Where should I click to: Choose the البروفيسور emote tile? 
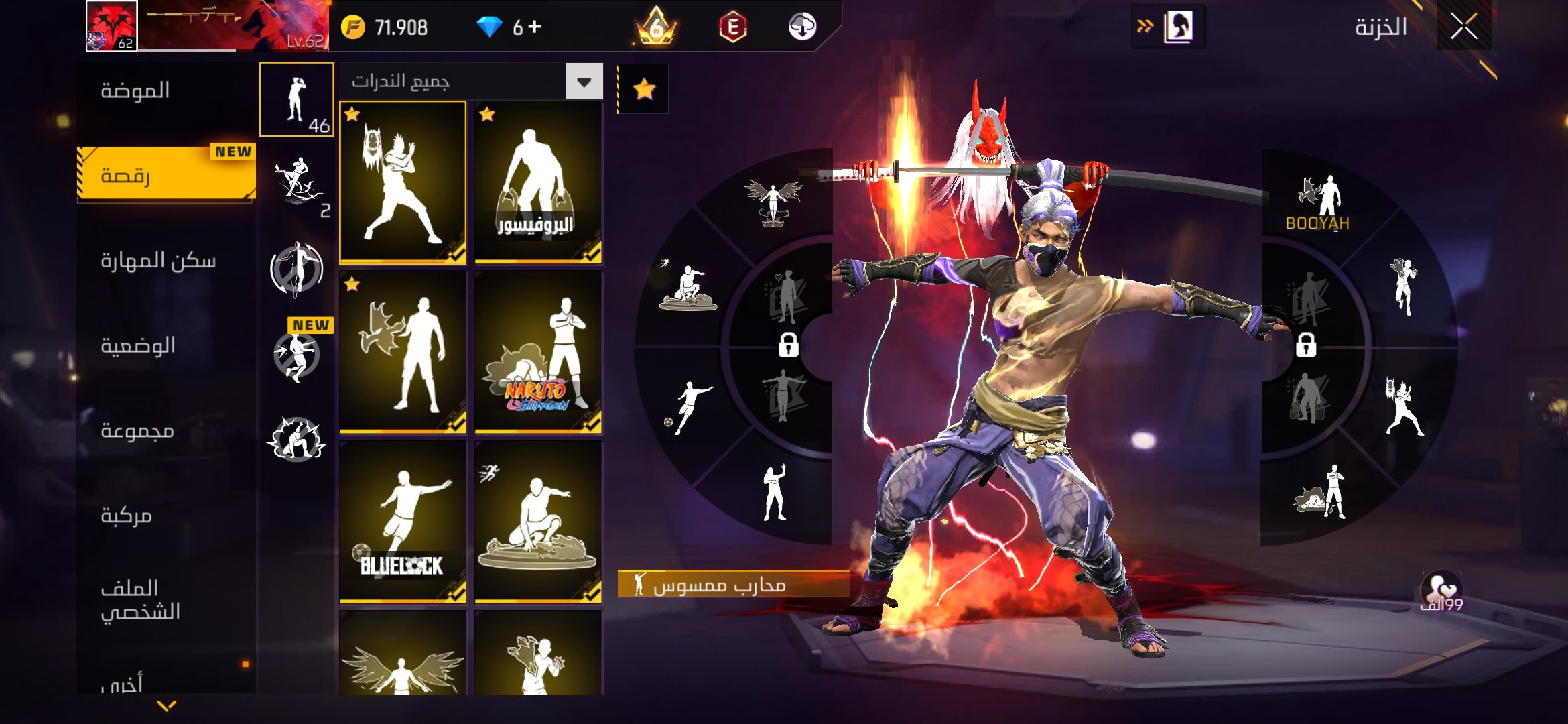[x=537, y=182]
